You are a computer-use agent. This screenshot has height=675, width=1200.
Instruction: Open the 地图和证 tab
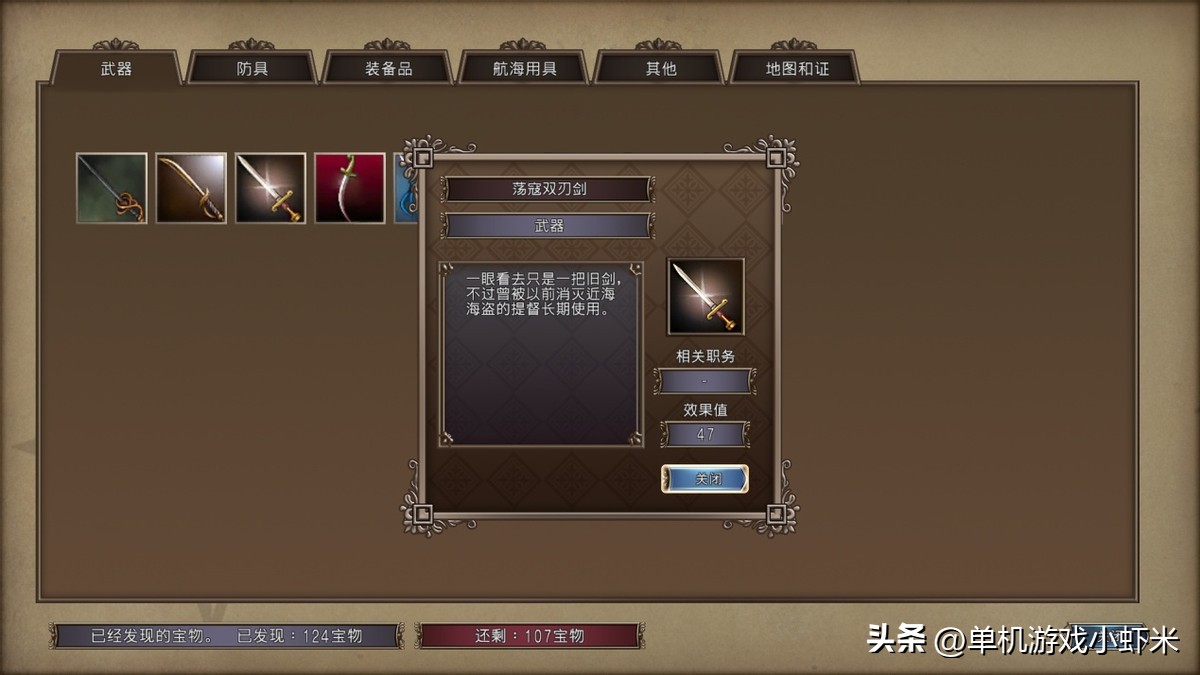tap(796, 69)
